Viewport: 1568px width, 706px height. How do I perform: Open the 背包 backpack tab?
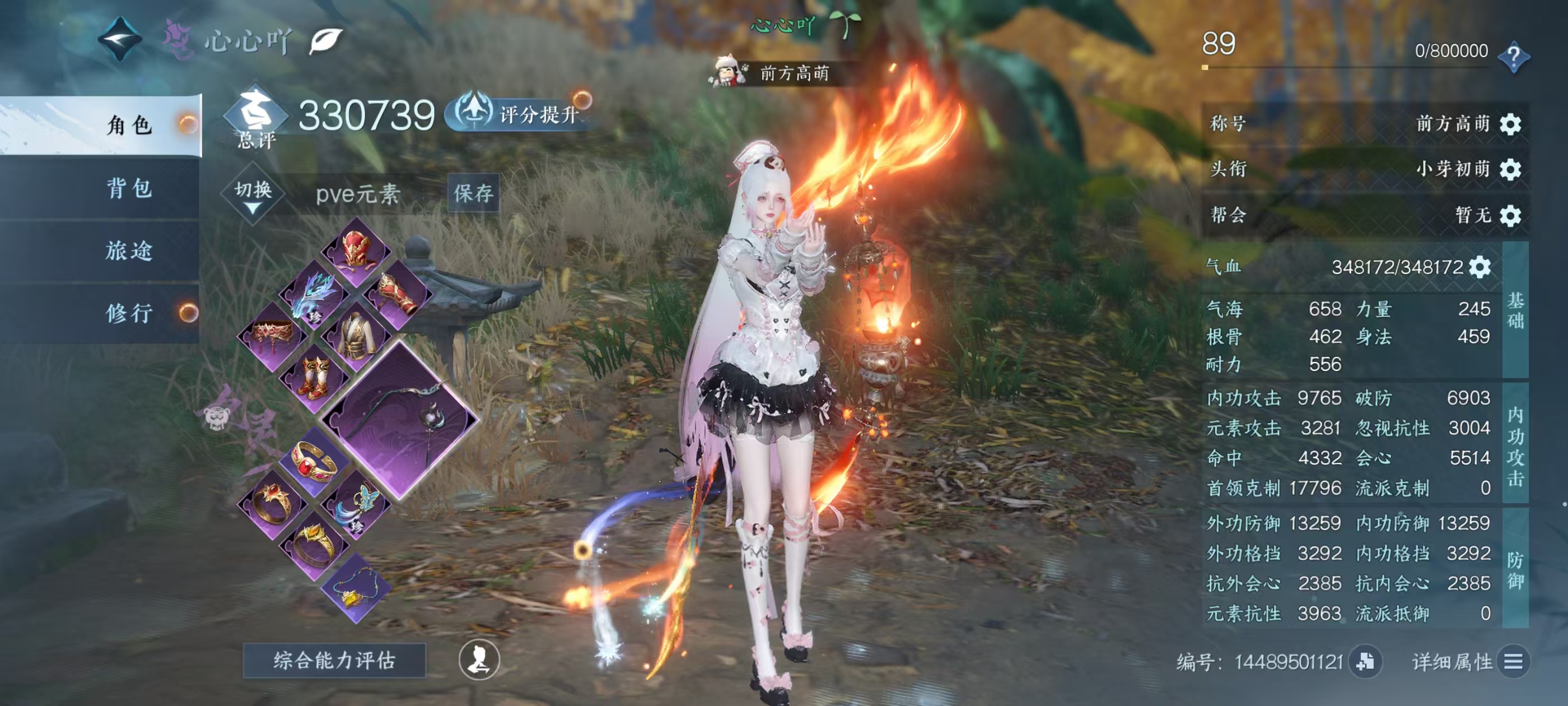tap(128, 188)
